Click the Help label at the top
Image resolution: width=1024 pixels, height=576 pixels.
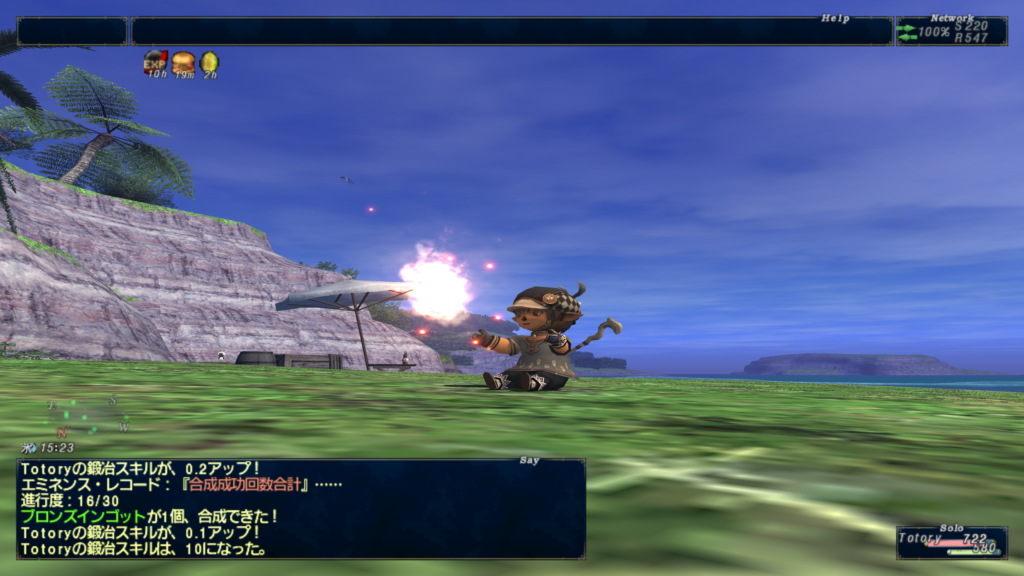(x=835, y=18)
